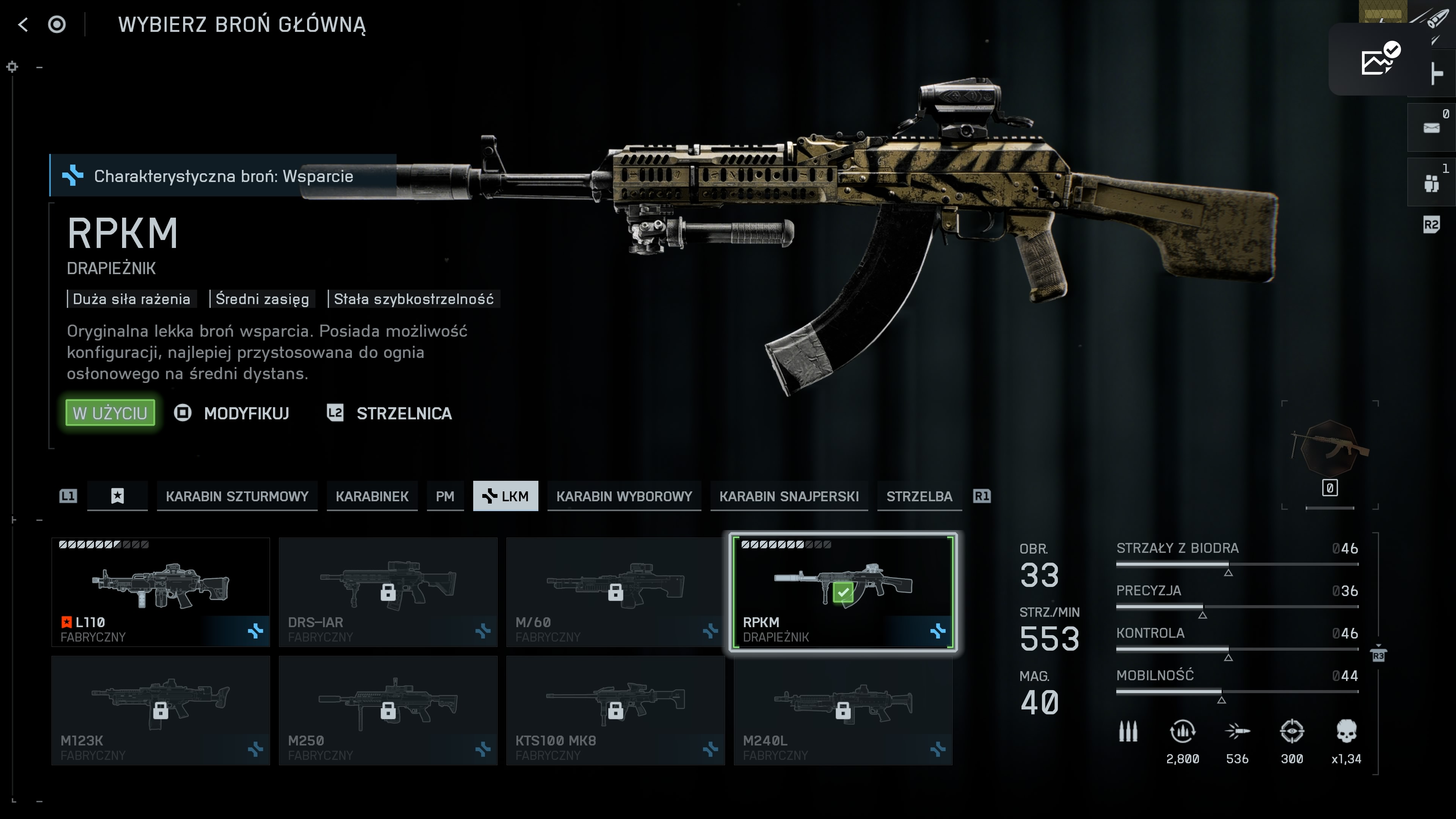Choose the LKM category tab
This screenshot has width=1456, height=819.
[505, 496]
